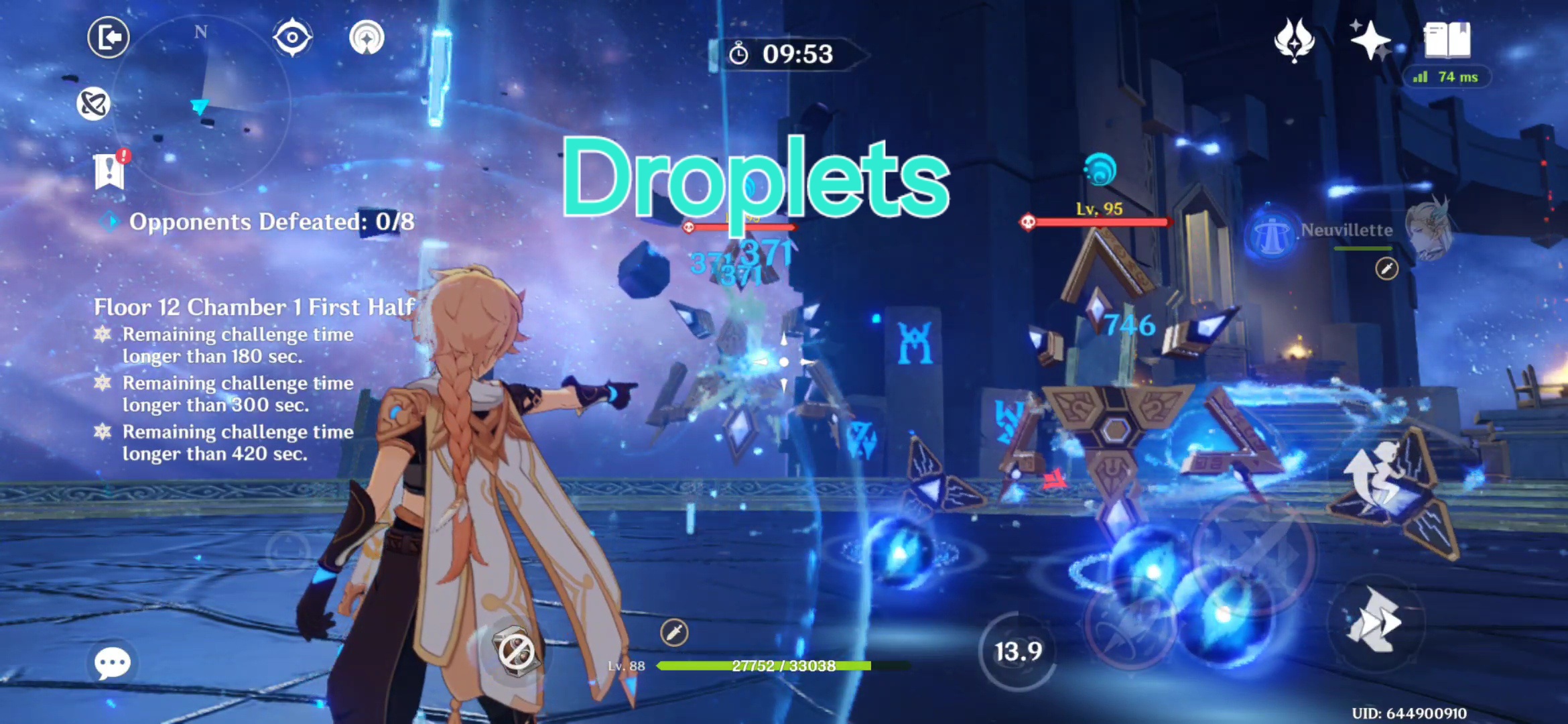Open the chat bubble in the corner
This screenshot has height=724, width=1568.
click(113, 662)
